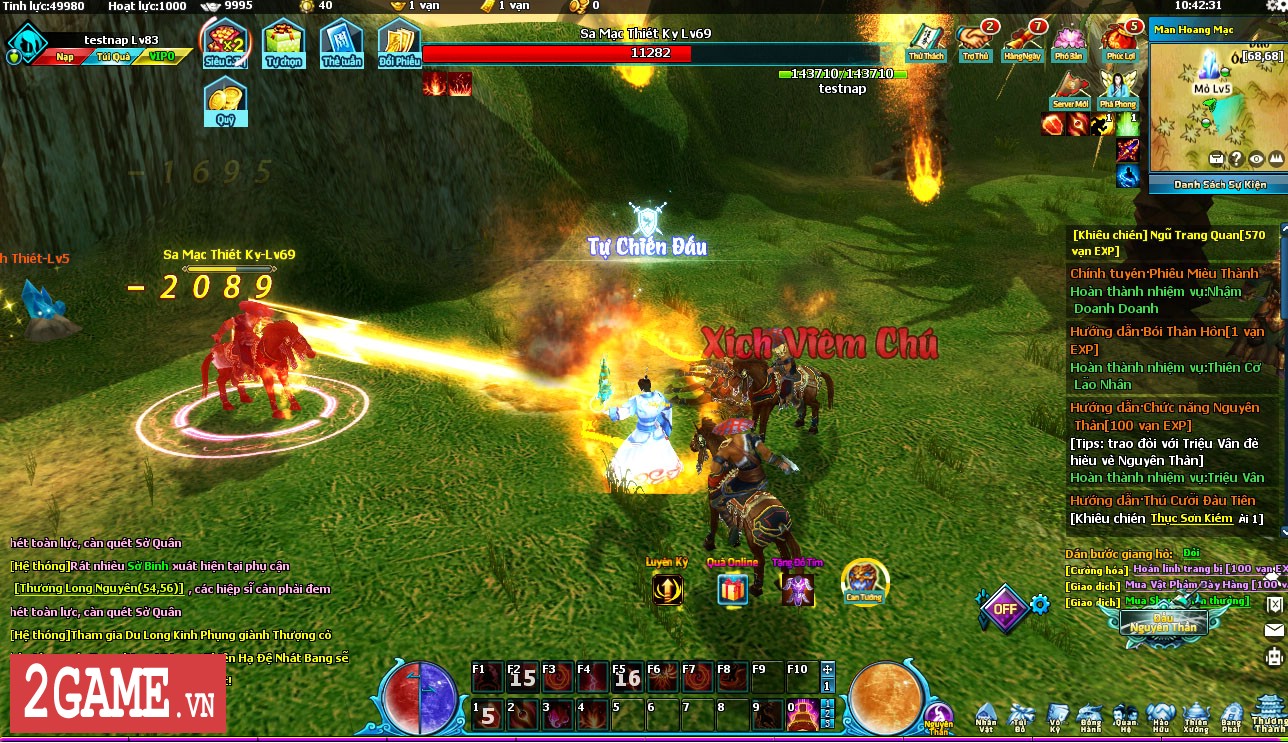Click the Đấu Nguyên Thần banner button
This screenshot has width=1288, height=743.
pos(1162,622)
